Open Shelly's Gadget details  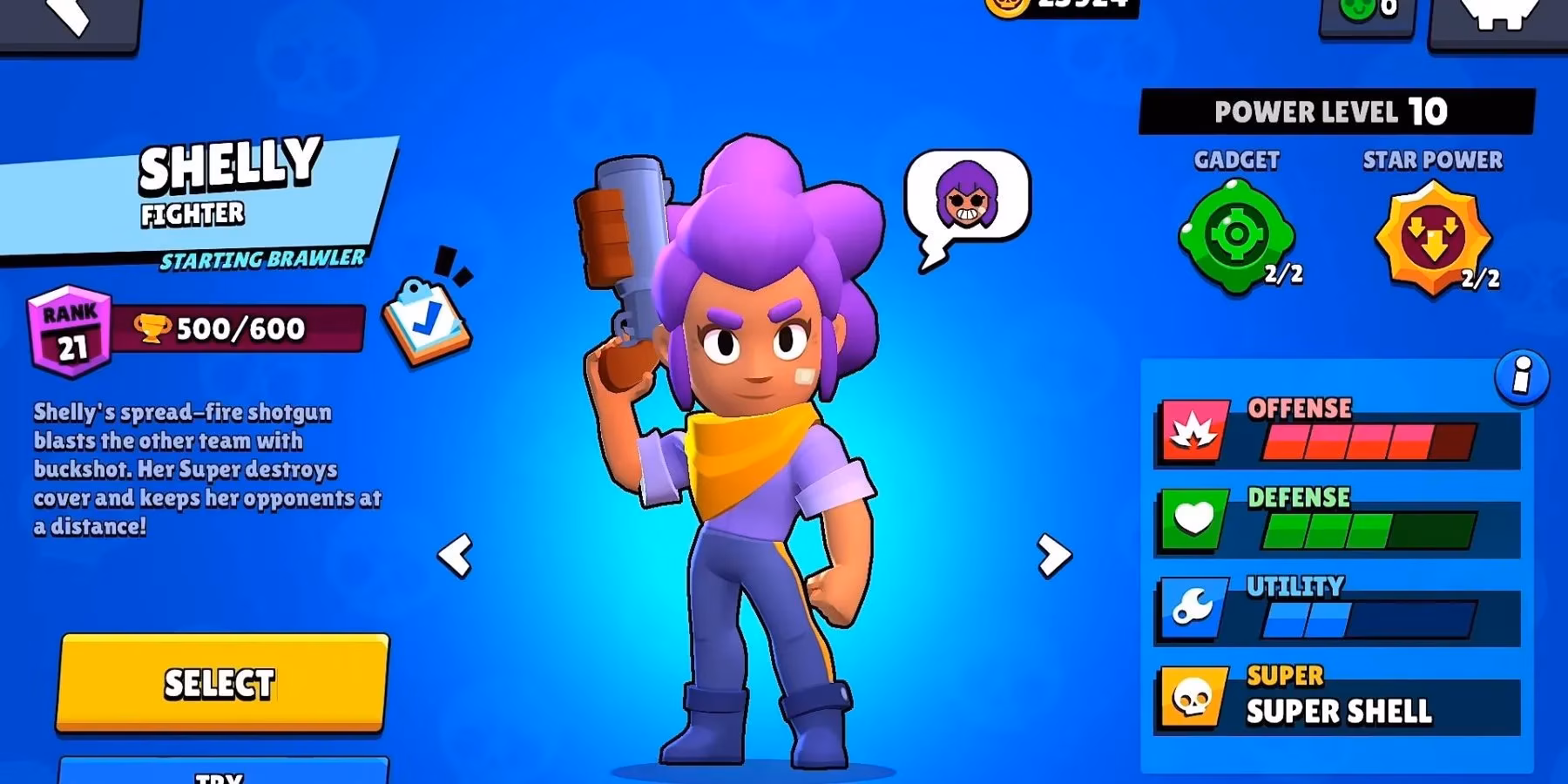point(1237,233)
